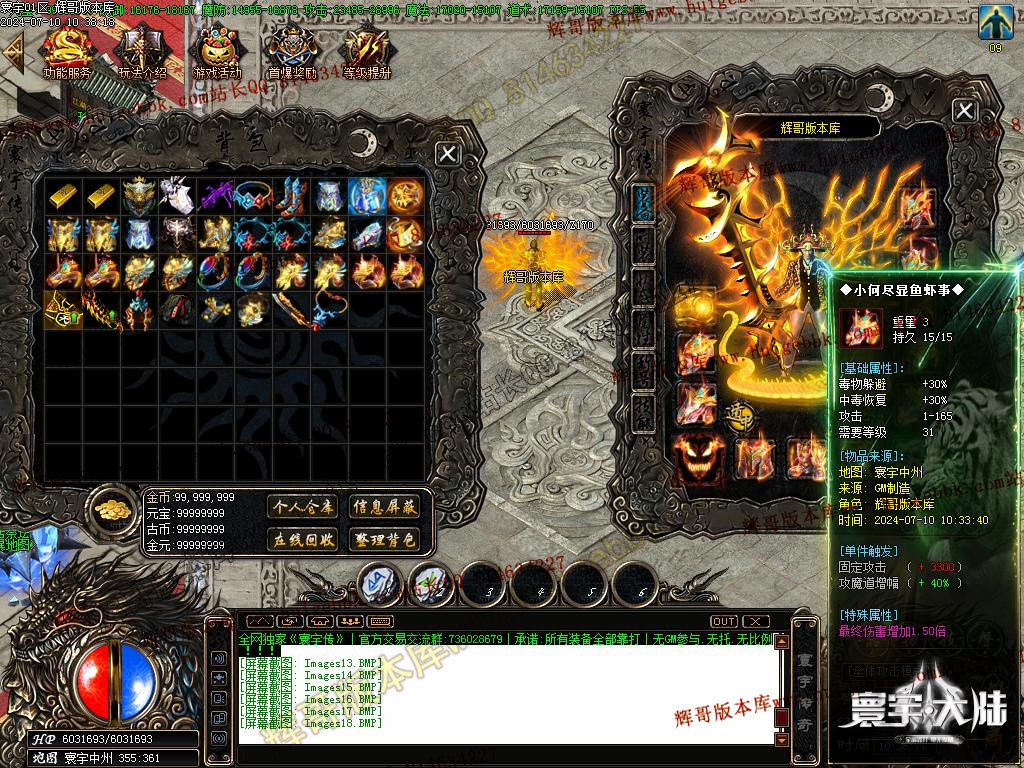Close the chat panel with its X button
Viewport: 1024px width, 768px height.
[756, 622]
